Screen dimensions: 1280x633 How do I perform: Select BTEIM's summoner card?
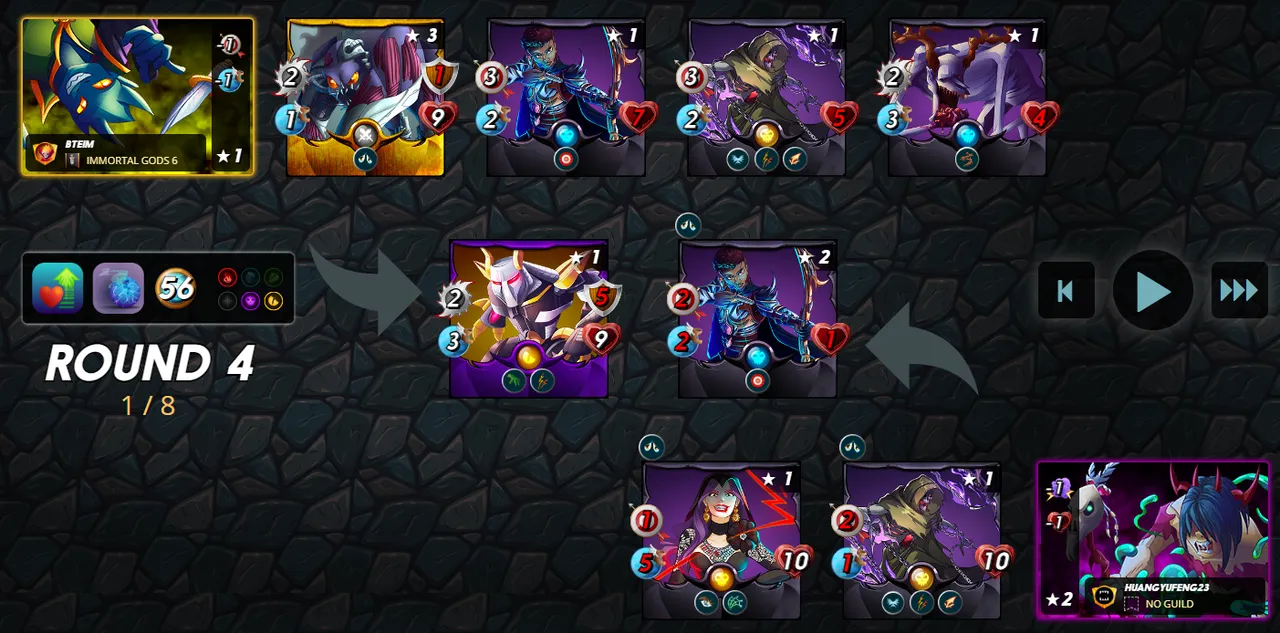(137, 96)
